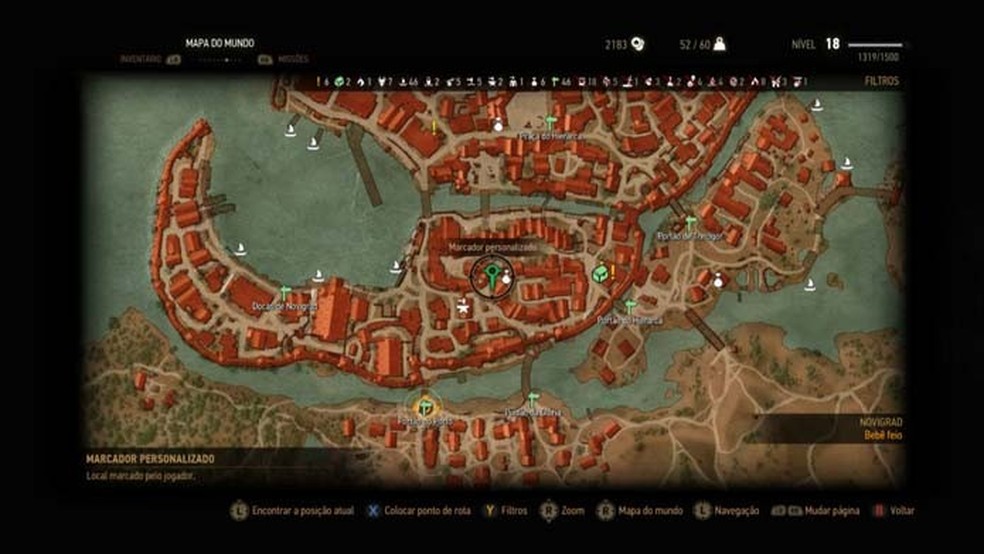Viewport: 984px width, 554px height.
Task: Click the green cube marker on the map
Action: pos(599,273)
